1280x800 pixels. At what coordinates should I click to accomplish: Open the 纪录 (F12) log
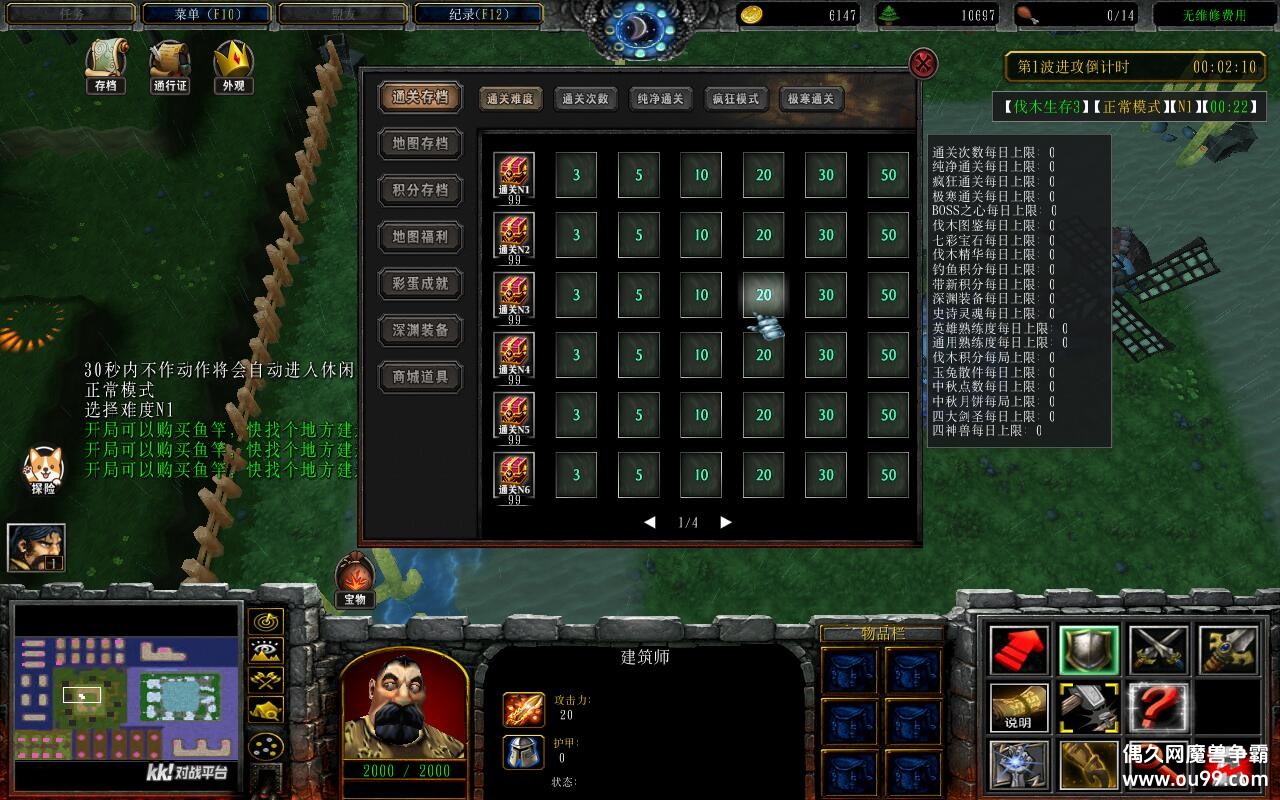tap(478, 15)
